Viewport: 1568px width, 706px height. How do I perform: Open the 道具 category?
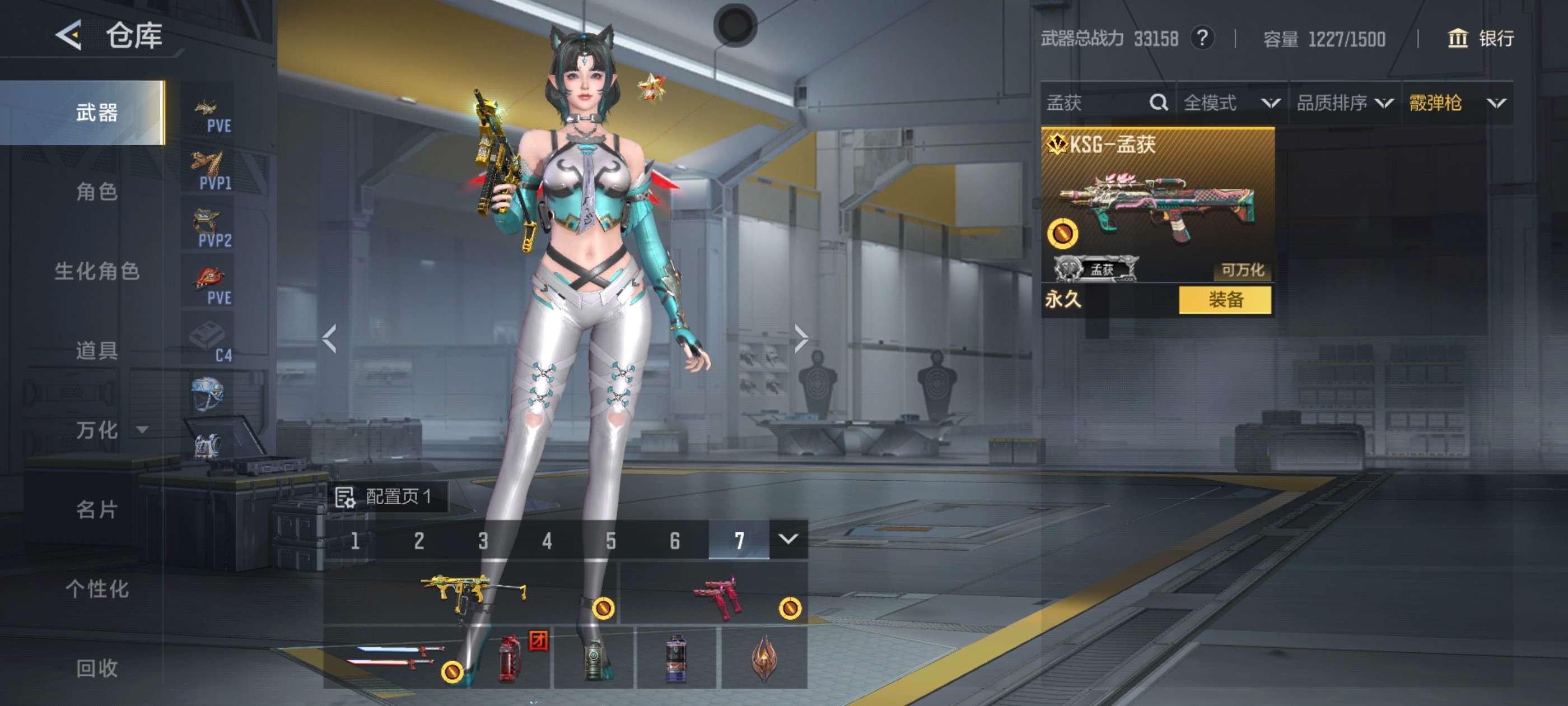96,350
